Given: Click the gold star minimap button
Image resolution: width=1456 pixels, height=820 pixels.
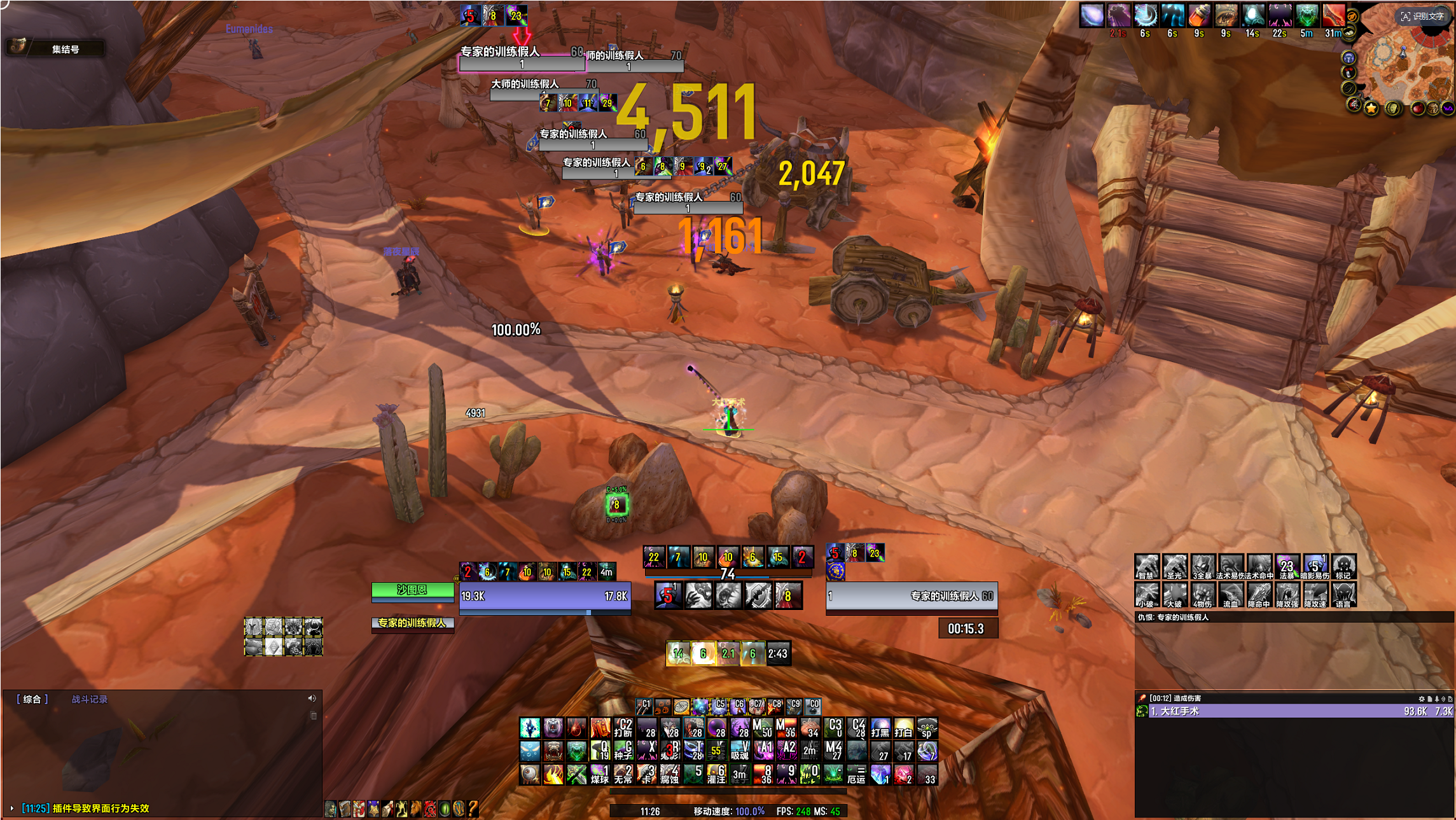Looking at the screenshot, I should (x=1371, y=108).
